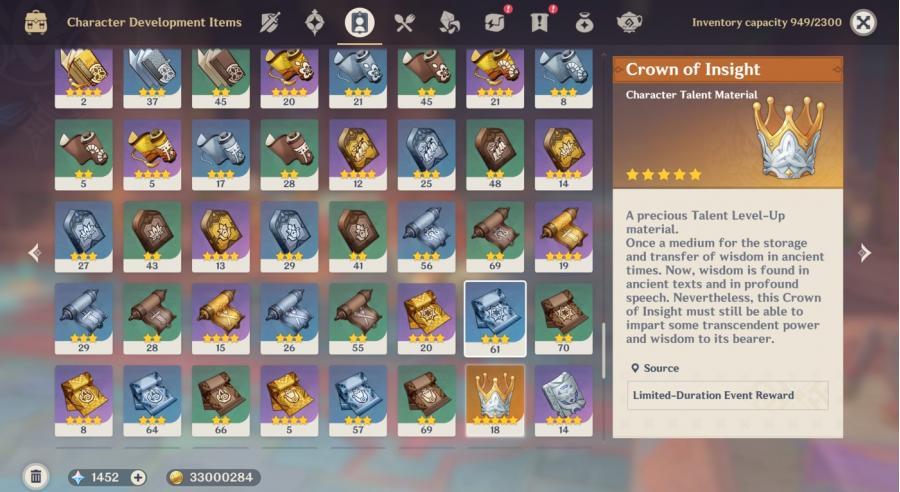Switch to the Materials tab
This screenshot has height=492, width=900.
[x=449, y=22]
